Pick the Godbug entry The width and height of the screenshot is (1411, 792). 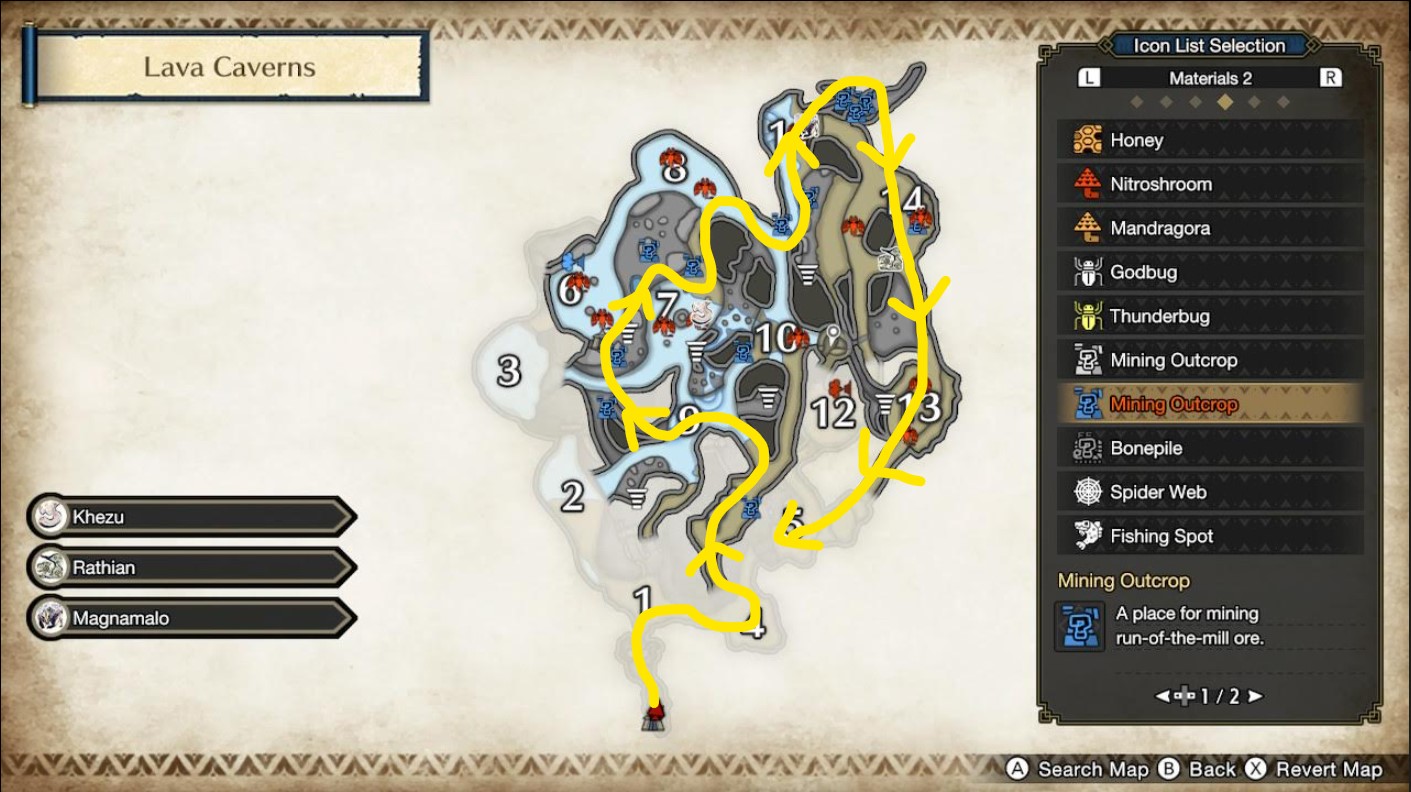1210,272
